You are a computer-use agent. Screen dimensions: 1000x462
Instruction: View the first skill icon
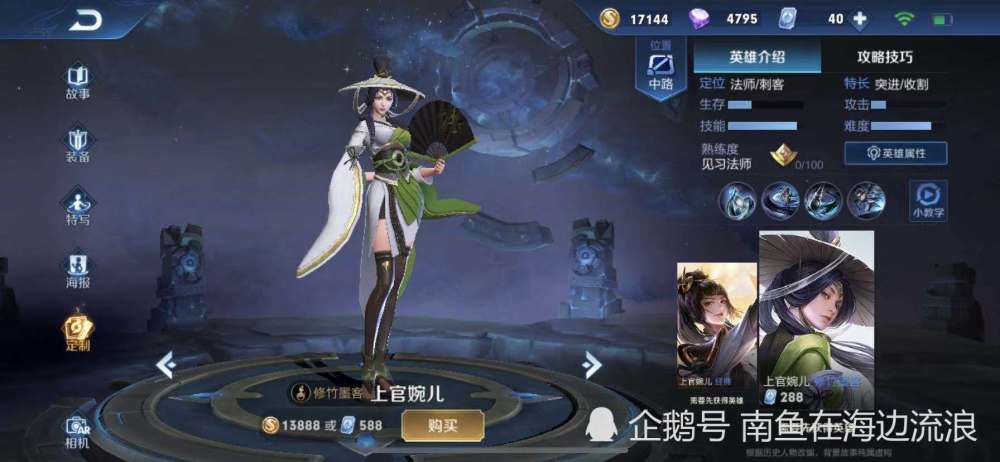[736, 200]
